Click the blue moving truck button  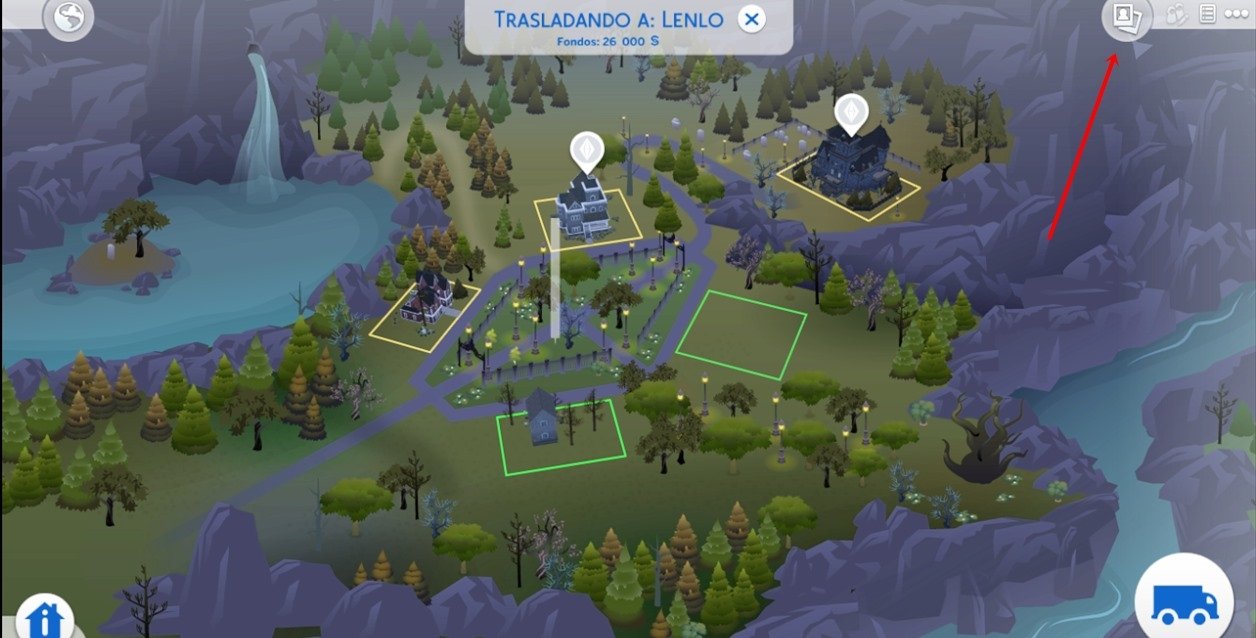[x=1185, y=603]
